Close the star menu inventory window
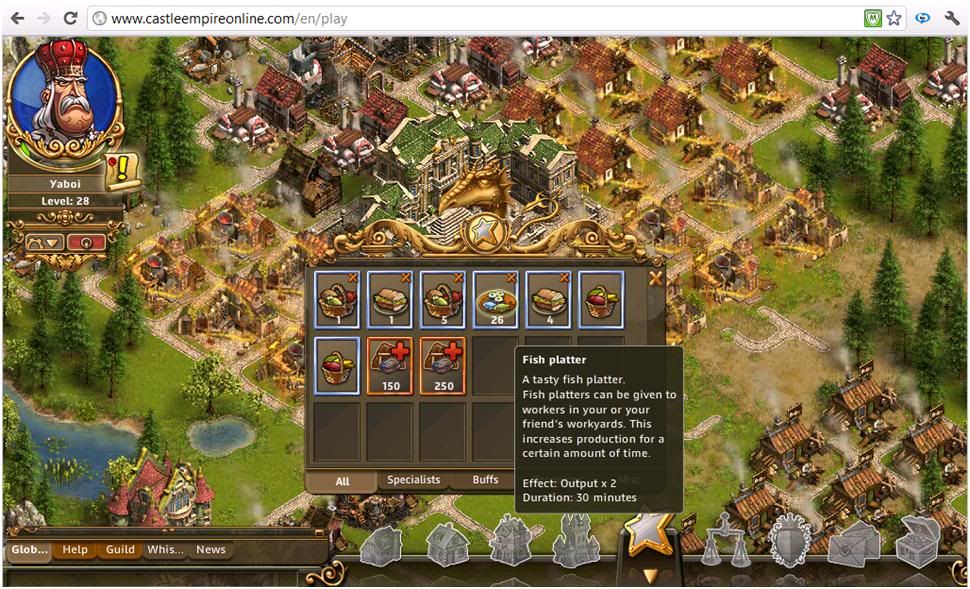The width and height of the screenshot is (970, 589). coord(655,279)
